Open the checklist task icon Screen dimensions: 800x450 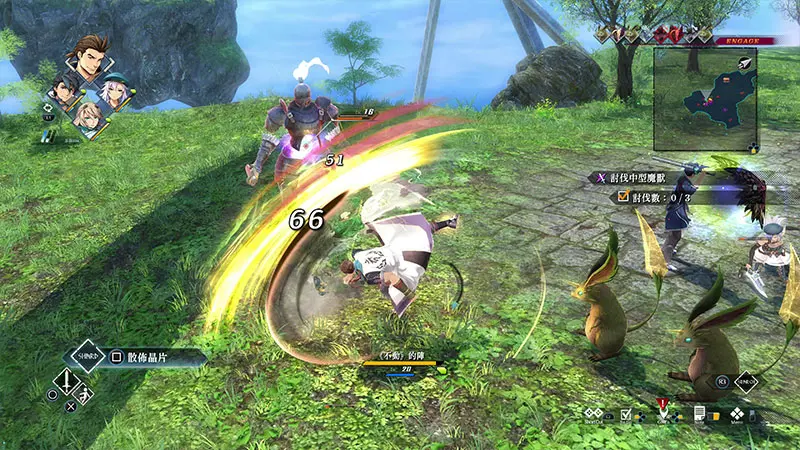point(626,412)
